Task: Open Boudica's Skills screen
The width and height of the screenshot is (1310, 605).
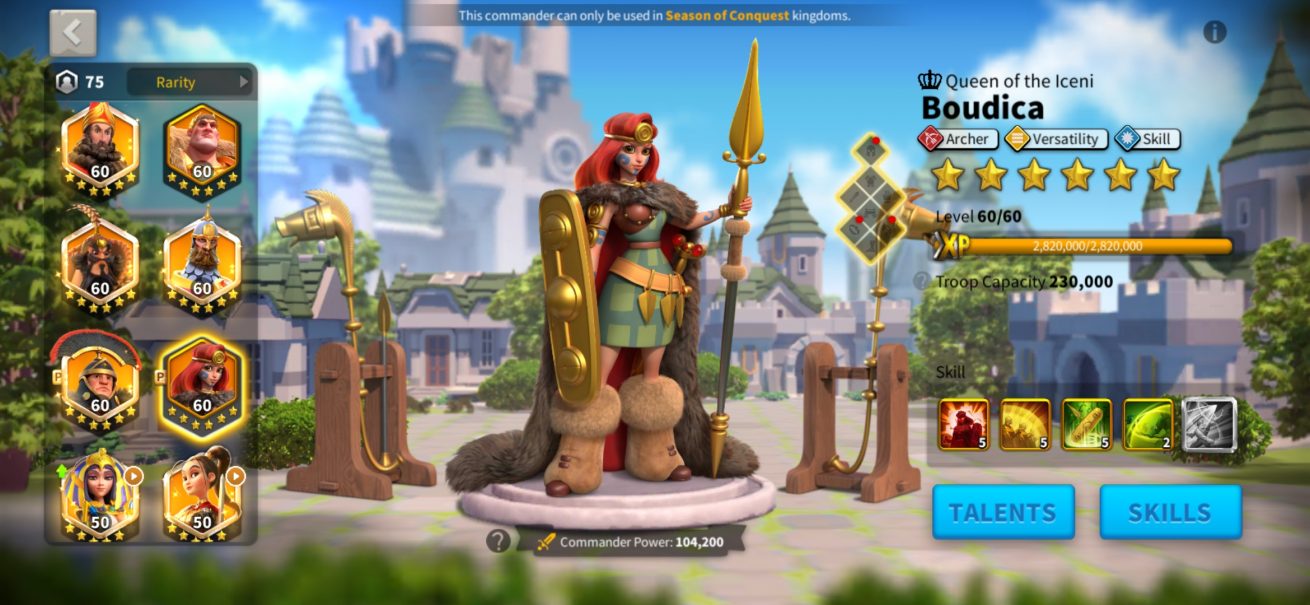Action: [x=1170, y=512]
